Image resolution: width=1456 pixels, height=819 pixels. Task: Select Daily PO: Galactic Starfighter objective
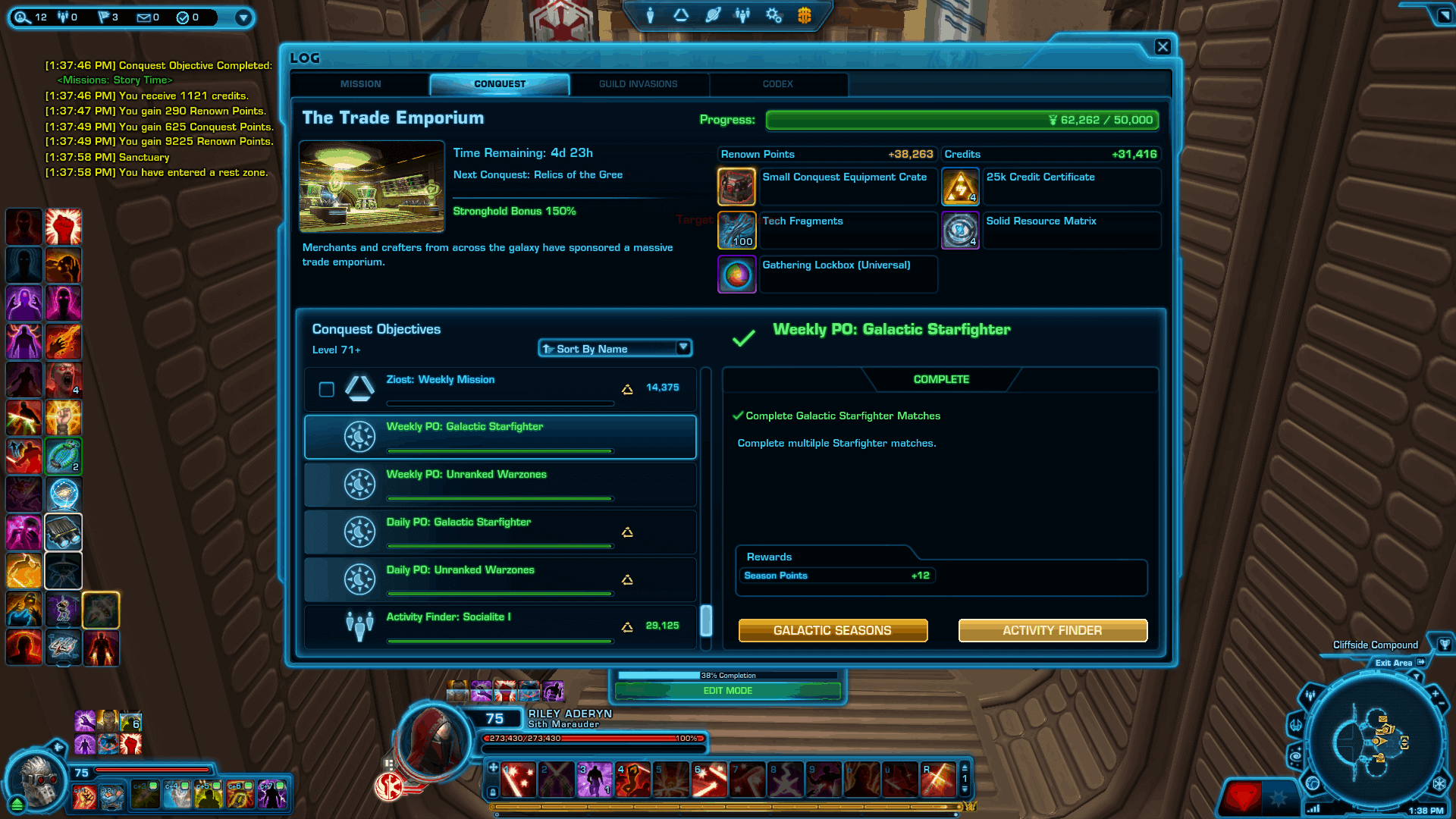coord(500,532)
